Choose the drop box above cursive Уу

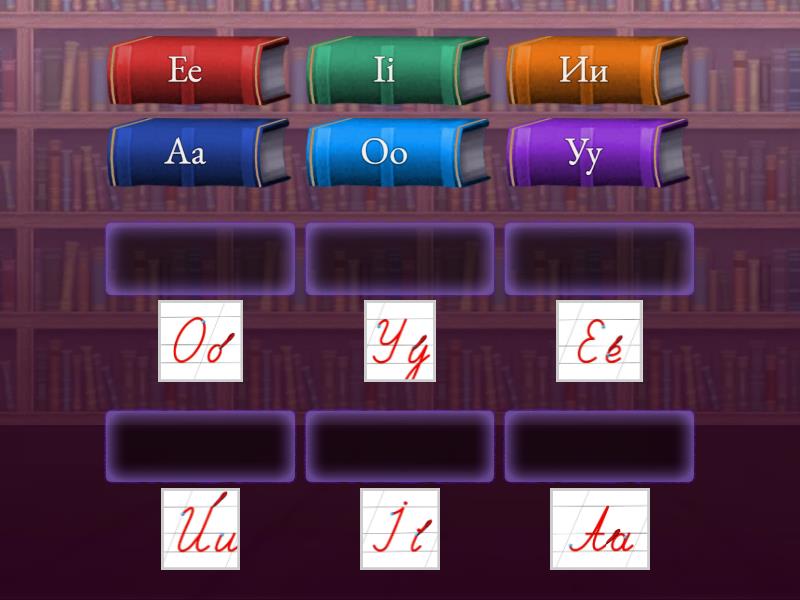pos(400,259)
